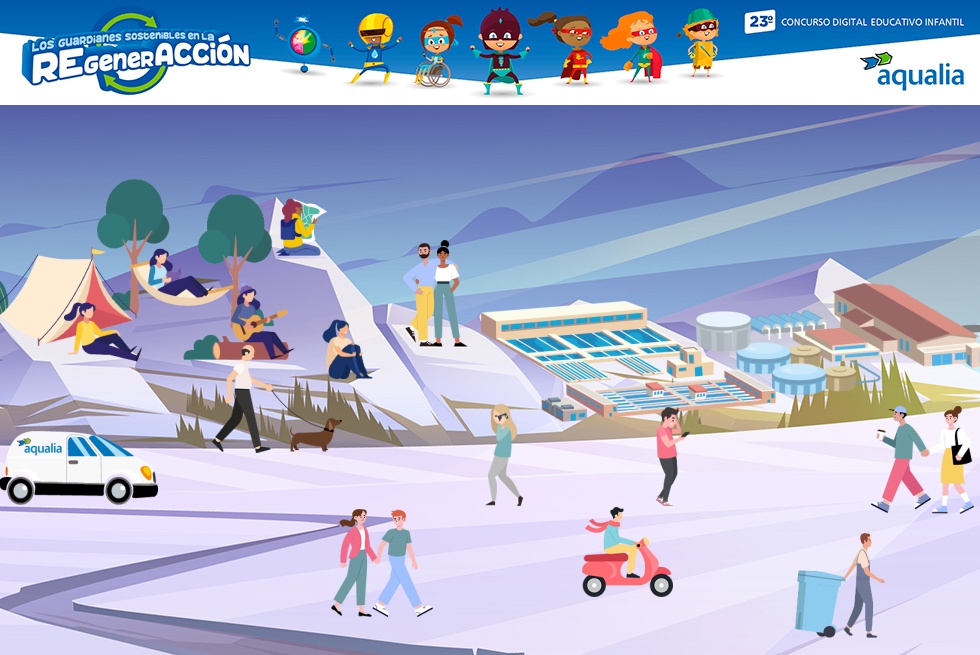Open the aqualia logo link in the header
Viewport: 980px width, 655px height.
coord(911,70)
